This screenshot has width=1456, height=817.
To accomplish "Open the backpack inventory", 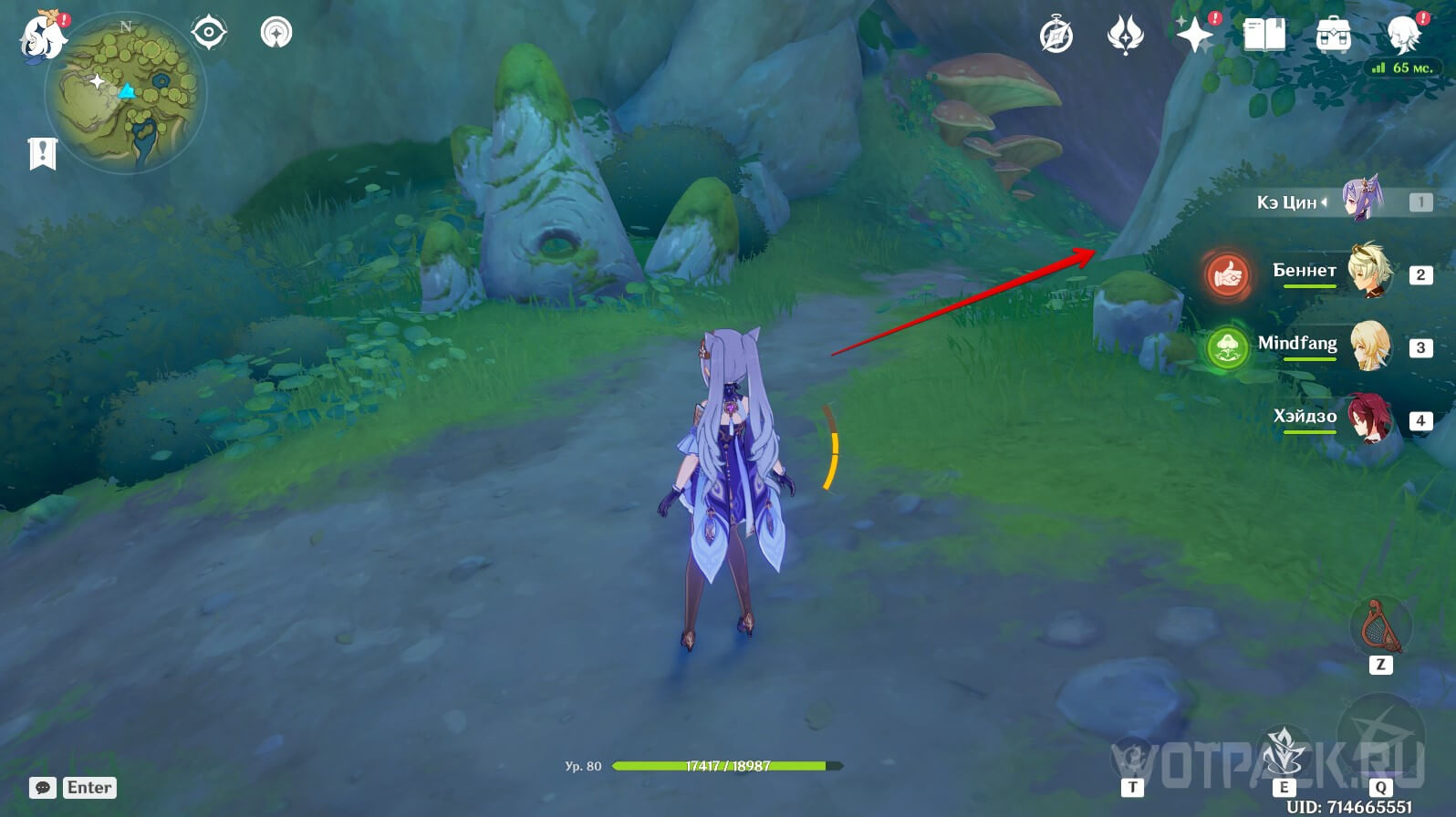I will (1333, 36).
